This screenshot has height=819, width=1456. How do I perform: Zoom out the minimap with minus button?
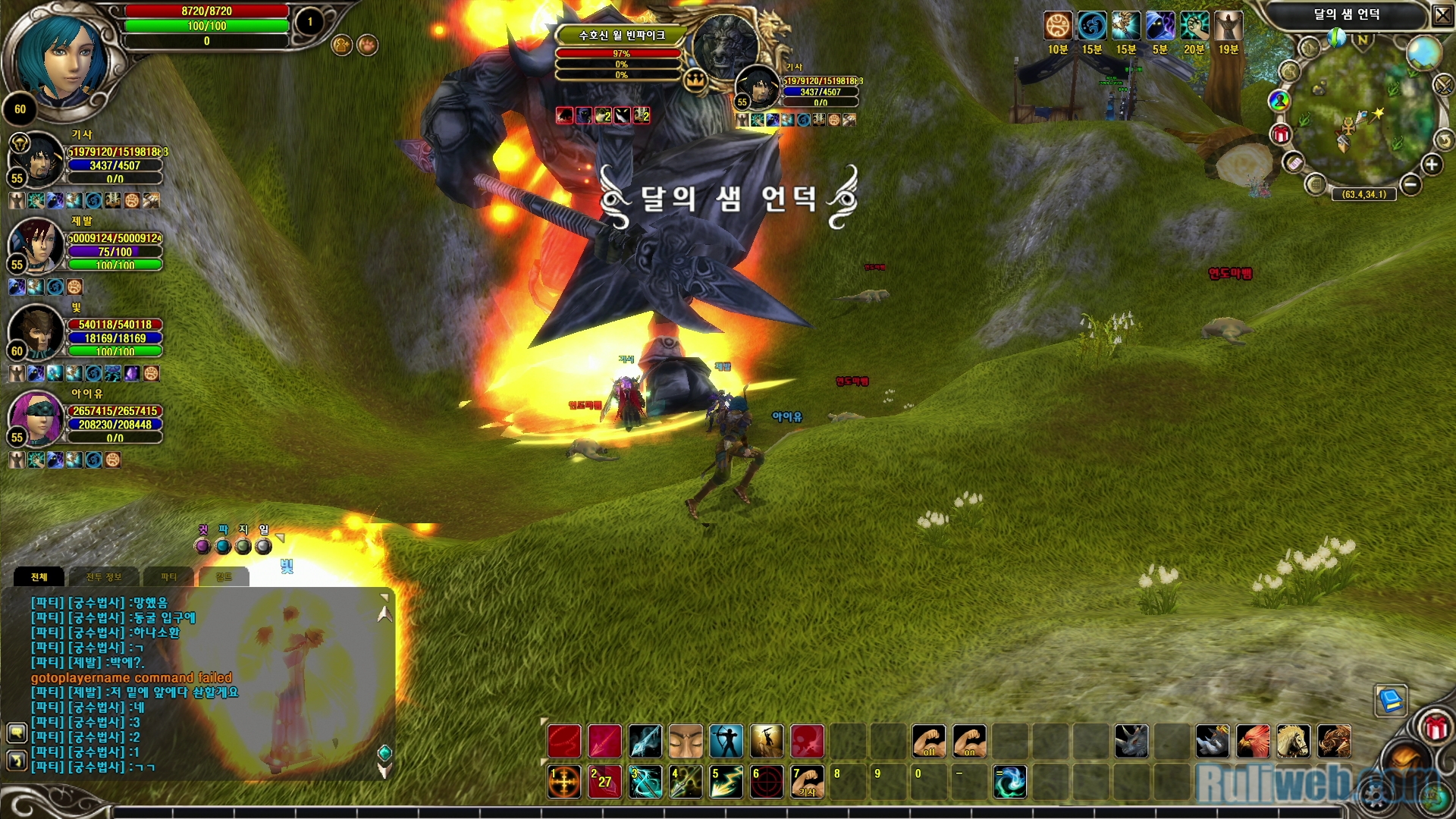click(x=1410, y=184)
